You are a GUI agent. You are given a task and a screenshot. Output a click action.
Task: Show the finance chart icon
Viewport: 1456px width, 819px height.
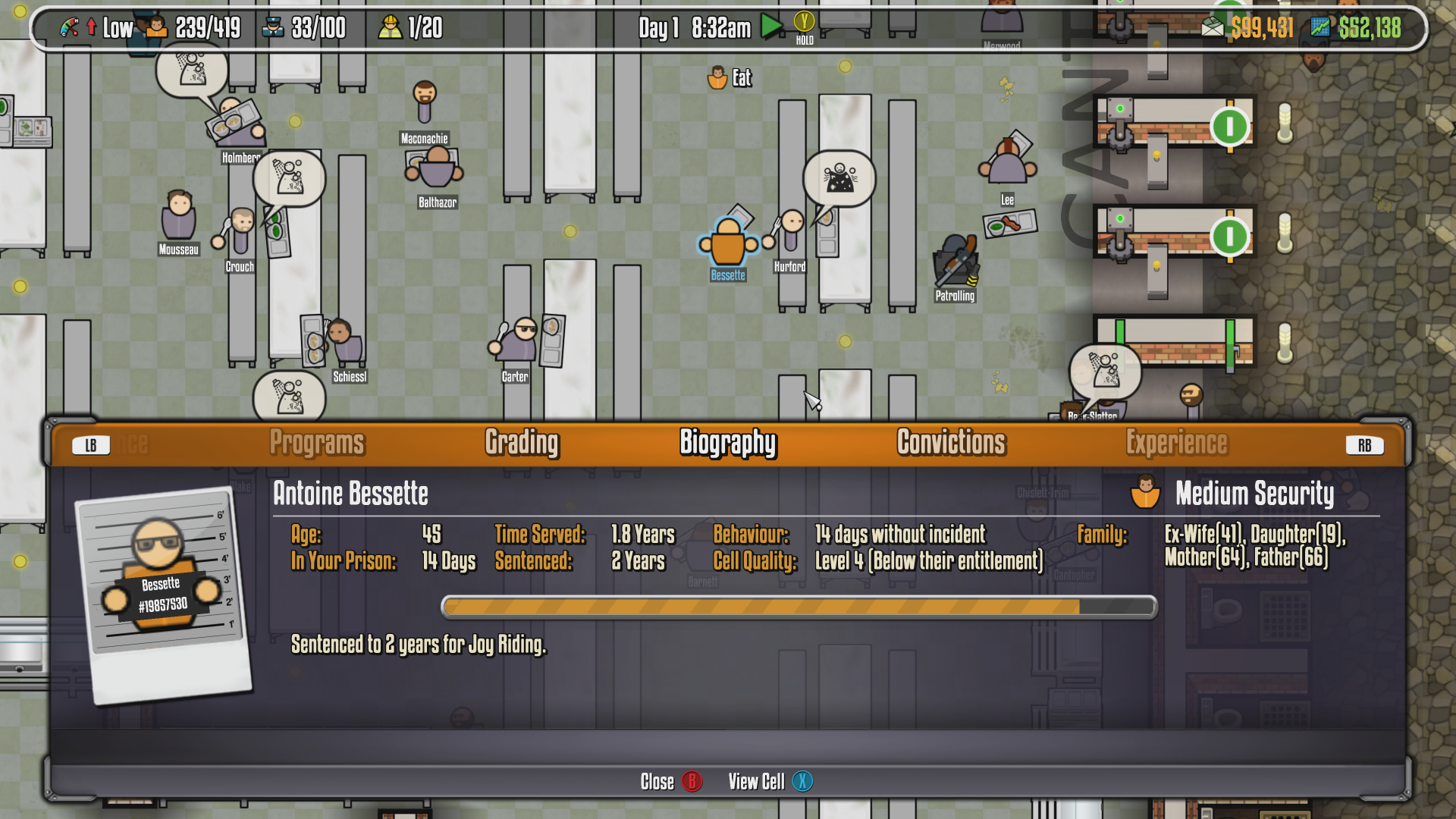coord(1319,27)
